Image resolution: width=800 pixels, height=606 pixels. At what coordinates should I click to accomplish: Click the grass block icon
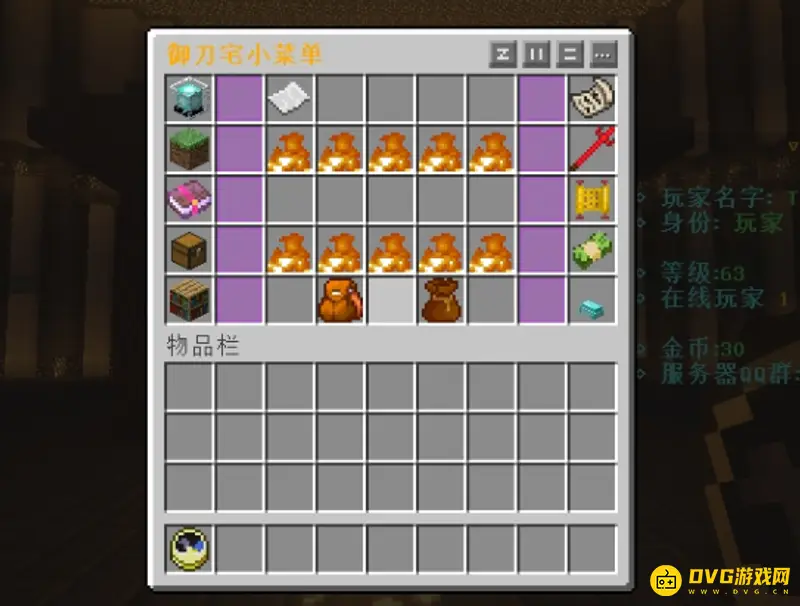coord(189,149)
